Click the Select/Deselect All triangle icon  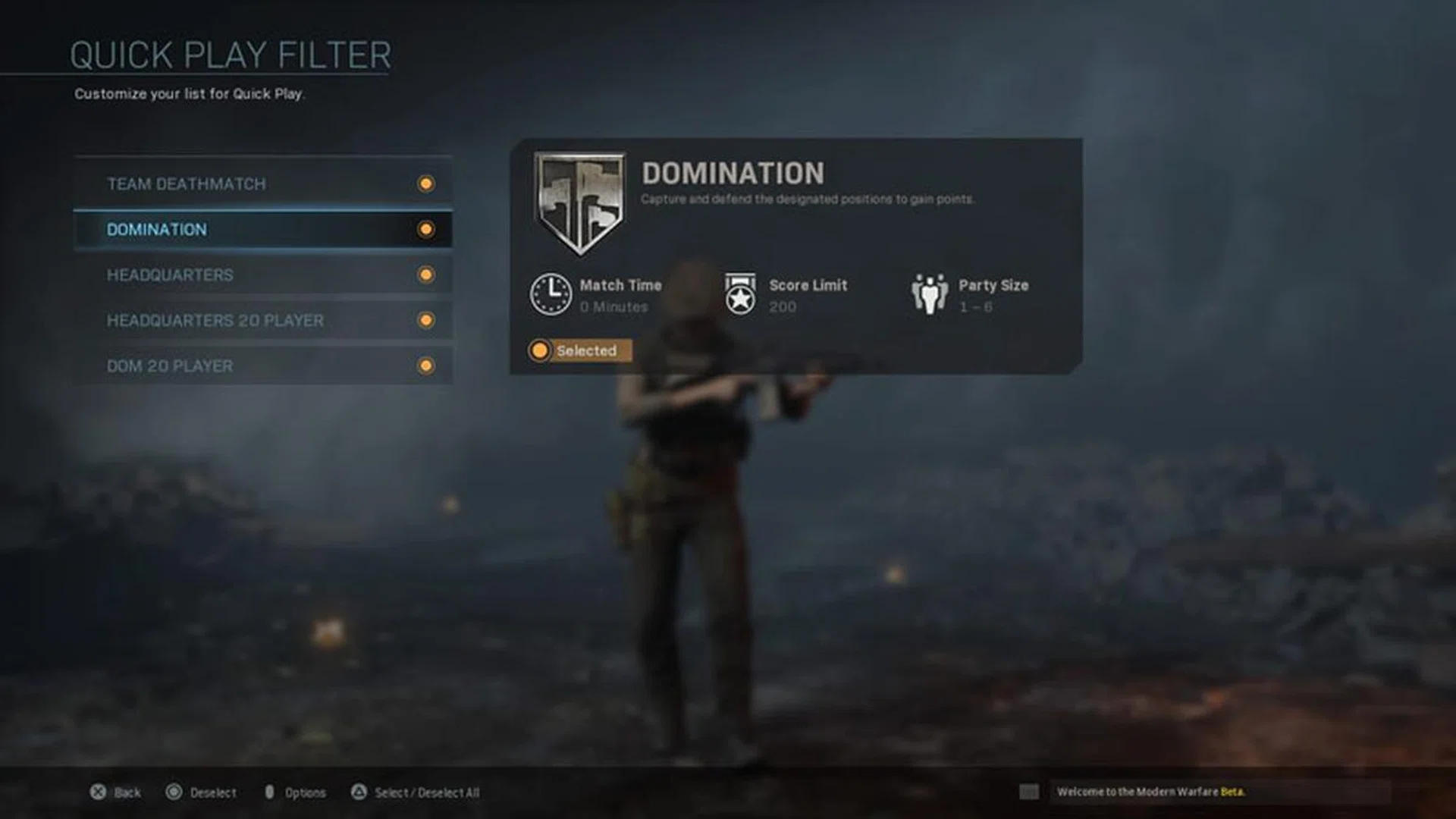(358, 792)
